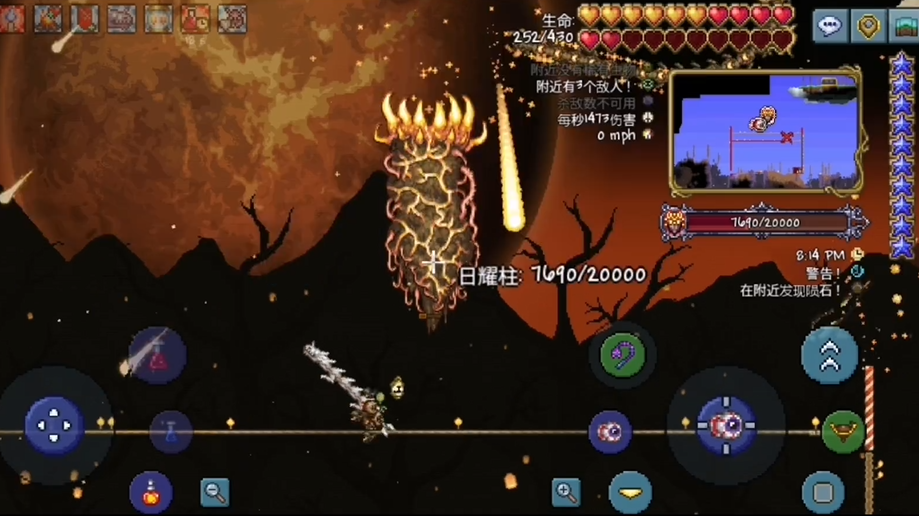Viewport: 919px width, 516px height.
Task: Open the inventory chest button
Action: 904,26
